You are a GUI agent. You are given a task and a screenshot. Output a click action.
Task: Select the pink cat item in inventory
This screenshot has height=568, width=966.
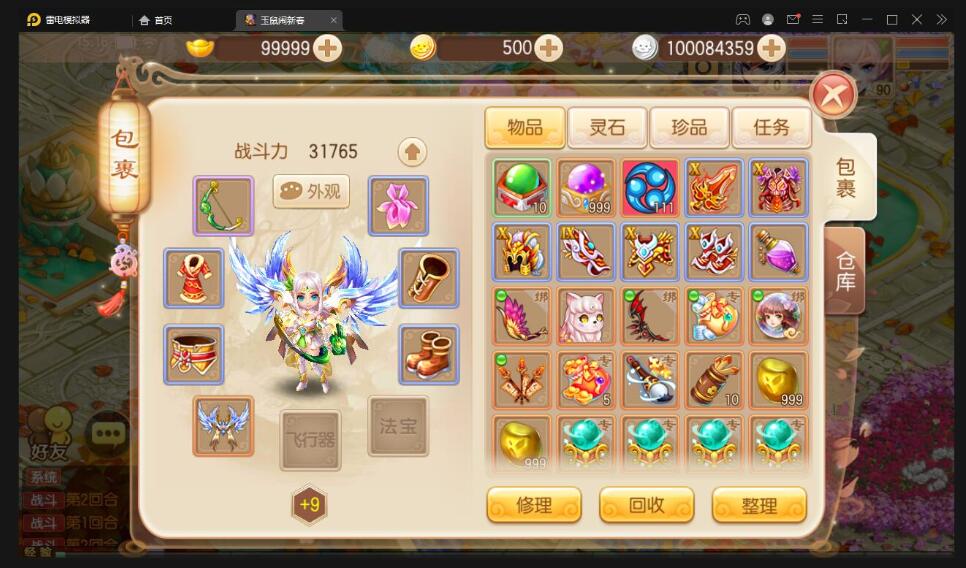586,316
